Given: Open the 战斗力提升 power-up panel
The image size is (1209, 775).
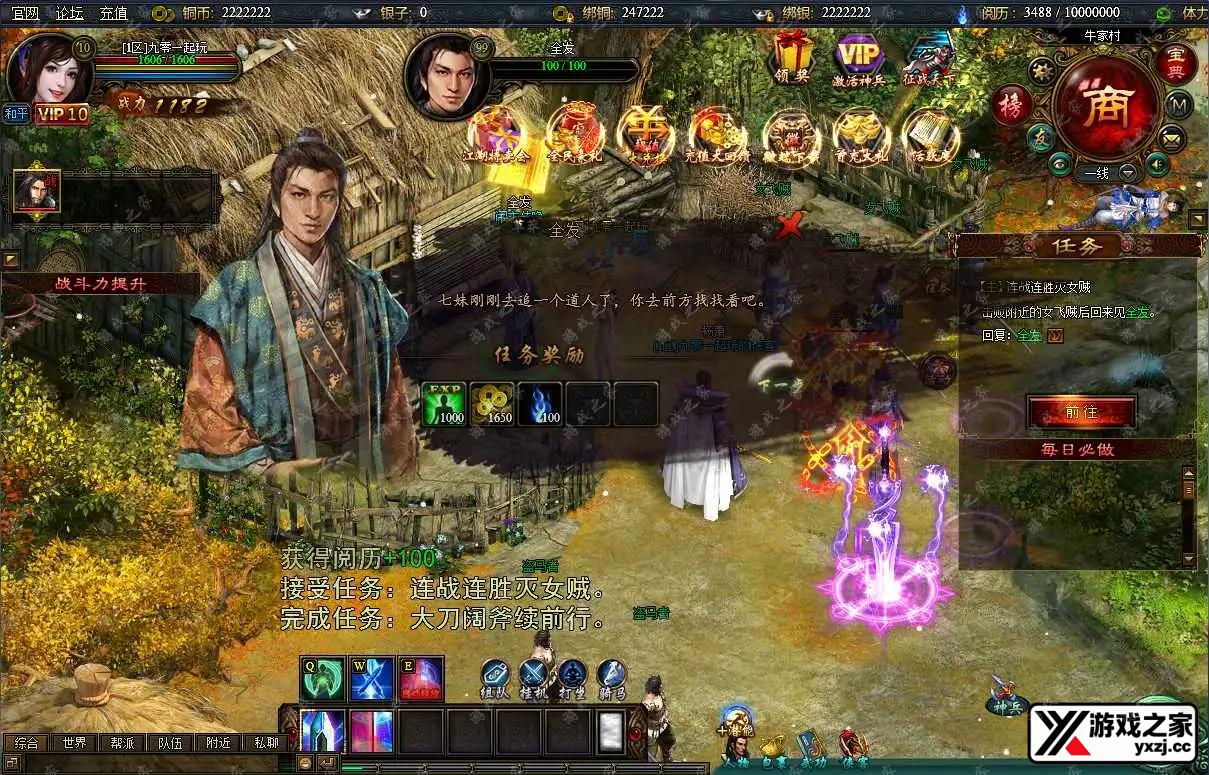Looking at the screenshot, I should click(x=101, y=284).
